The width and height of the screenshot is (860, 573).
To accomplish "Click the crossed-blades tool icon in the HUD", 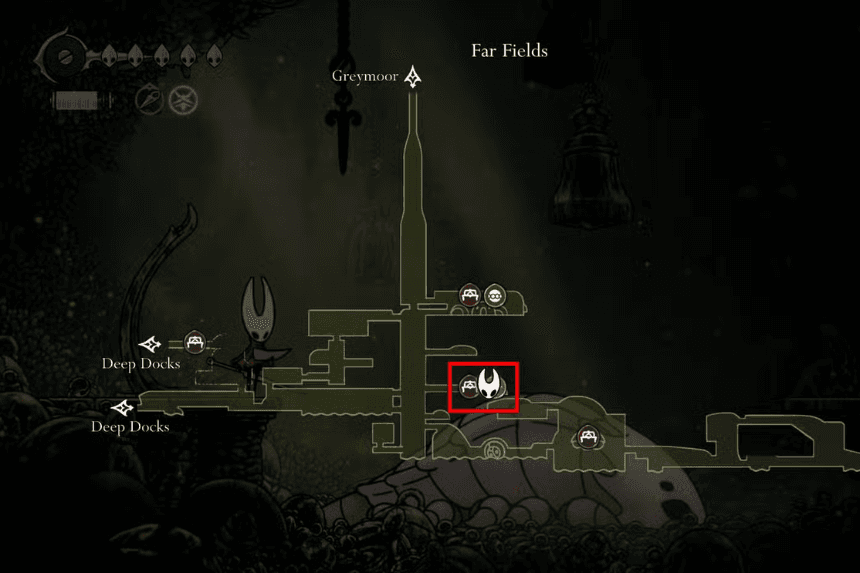I will [x=181, y=99].
